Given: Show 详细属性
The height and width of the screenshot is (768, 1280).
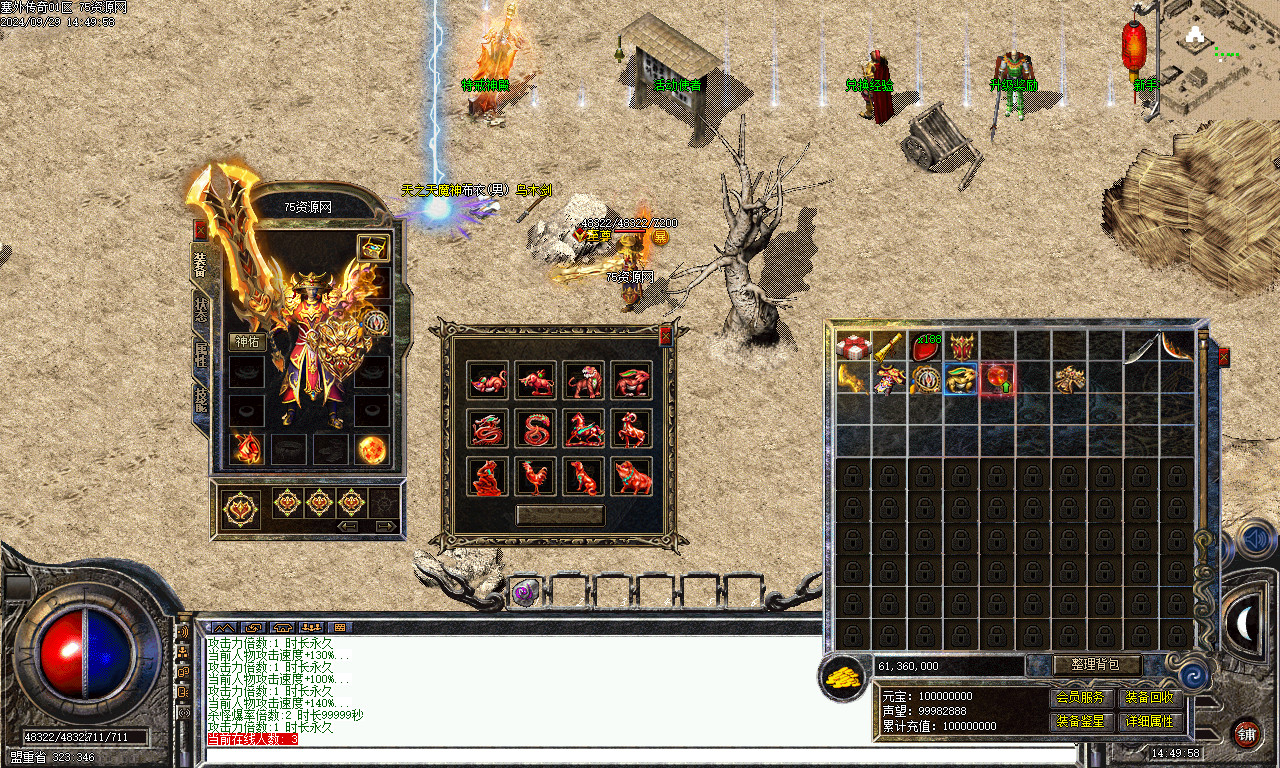Looking at the screenshot, I should [1150, 721].
